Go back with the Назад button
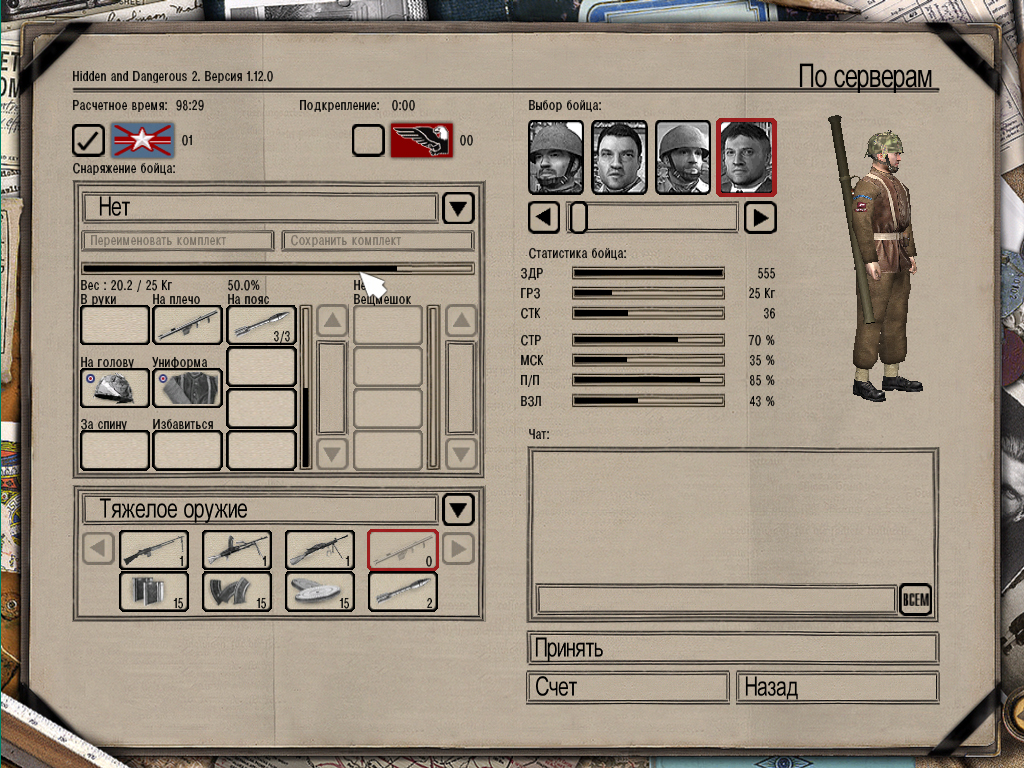 coord(837,688)
